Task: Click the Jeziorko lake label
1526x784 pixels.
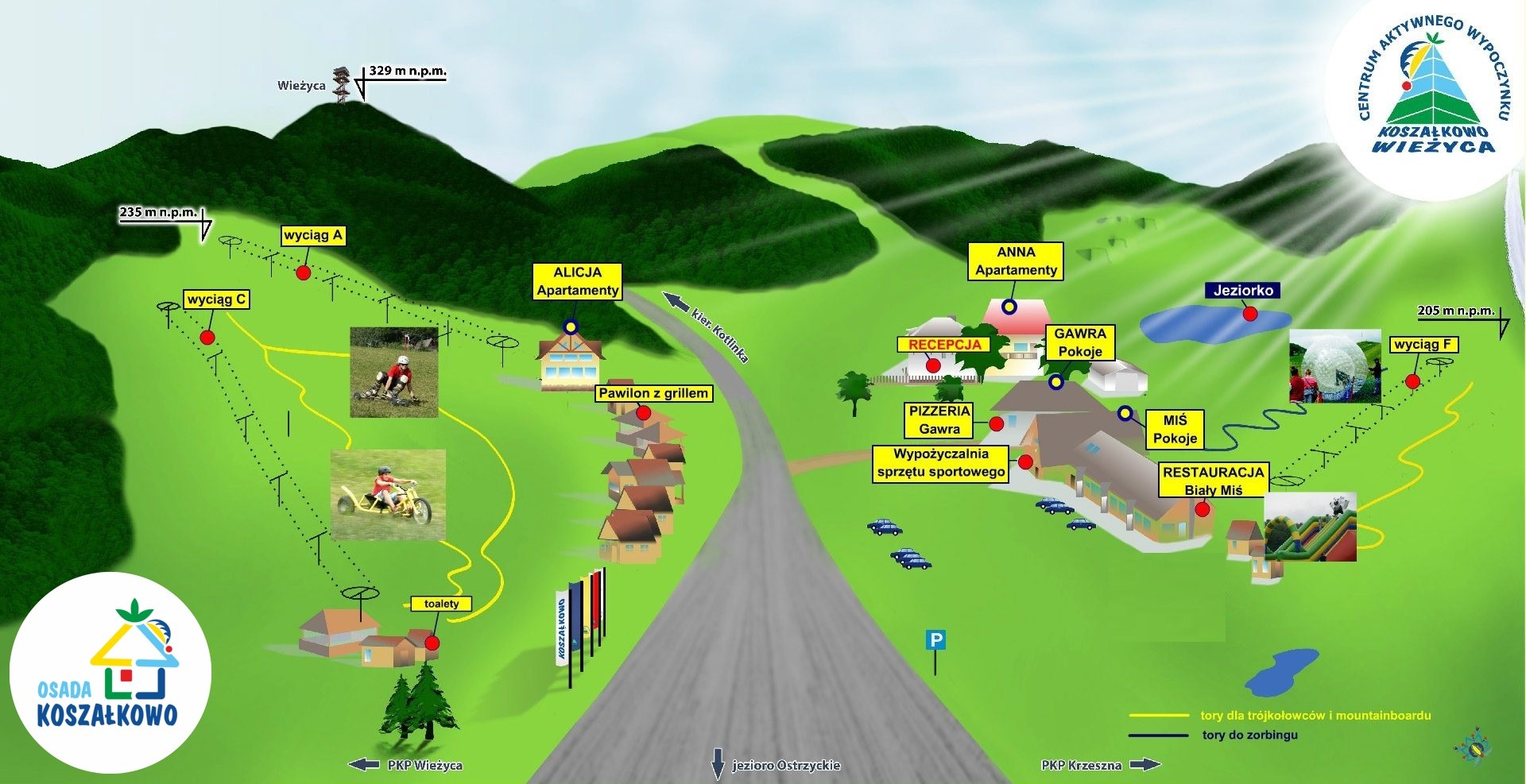Action: tap(1243, 291)
